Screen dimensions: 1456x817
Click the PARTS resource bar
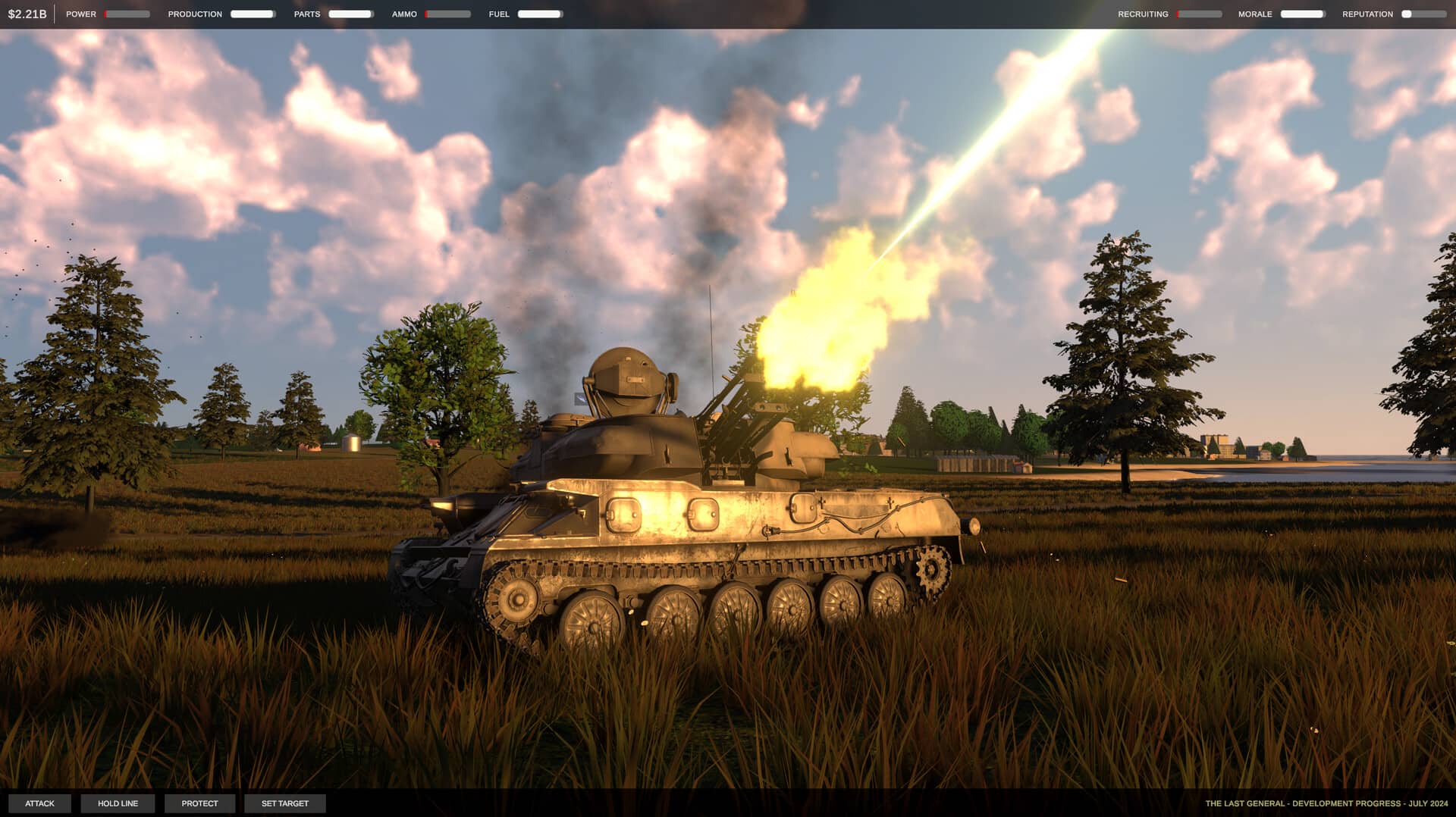tap(350, 14)
